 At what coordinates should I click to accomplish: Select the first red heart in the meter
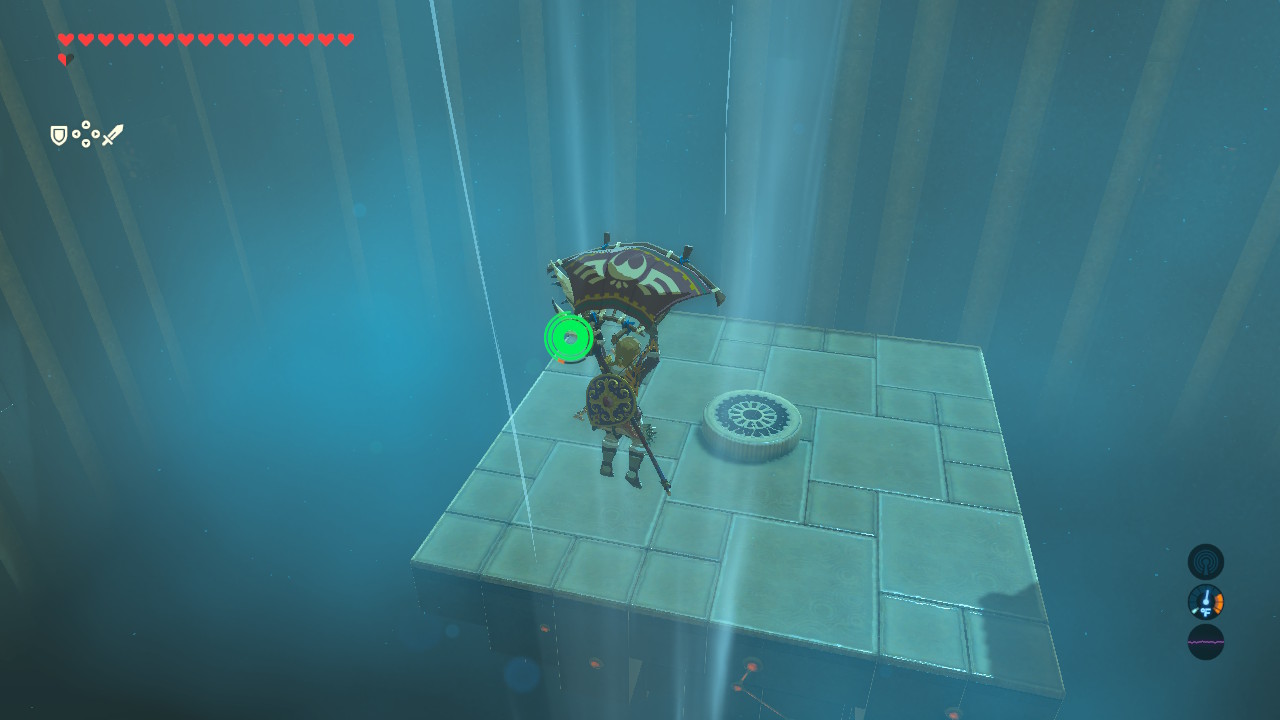[65, 39]
